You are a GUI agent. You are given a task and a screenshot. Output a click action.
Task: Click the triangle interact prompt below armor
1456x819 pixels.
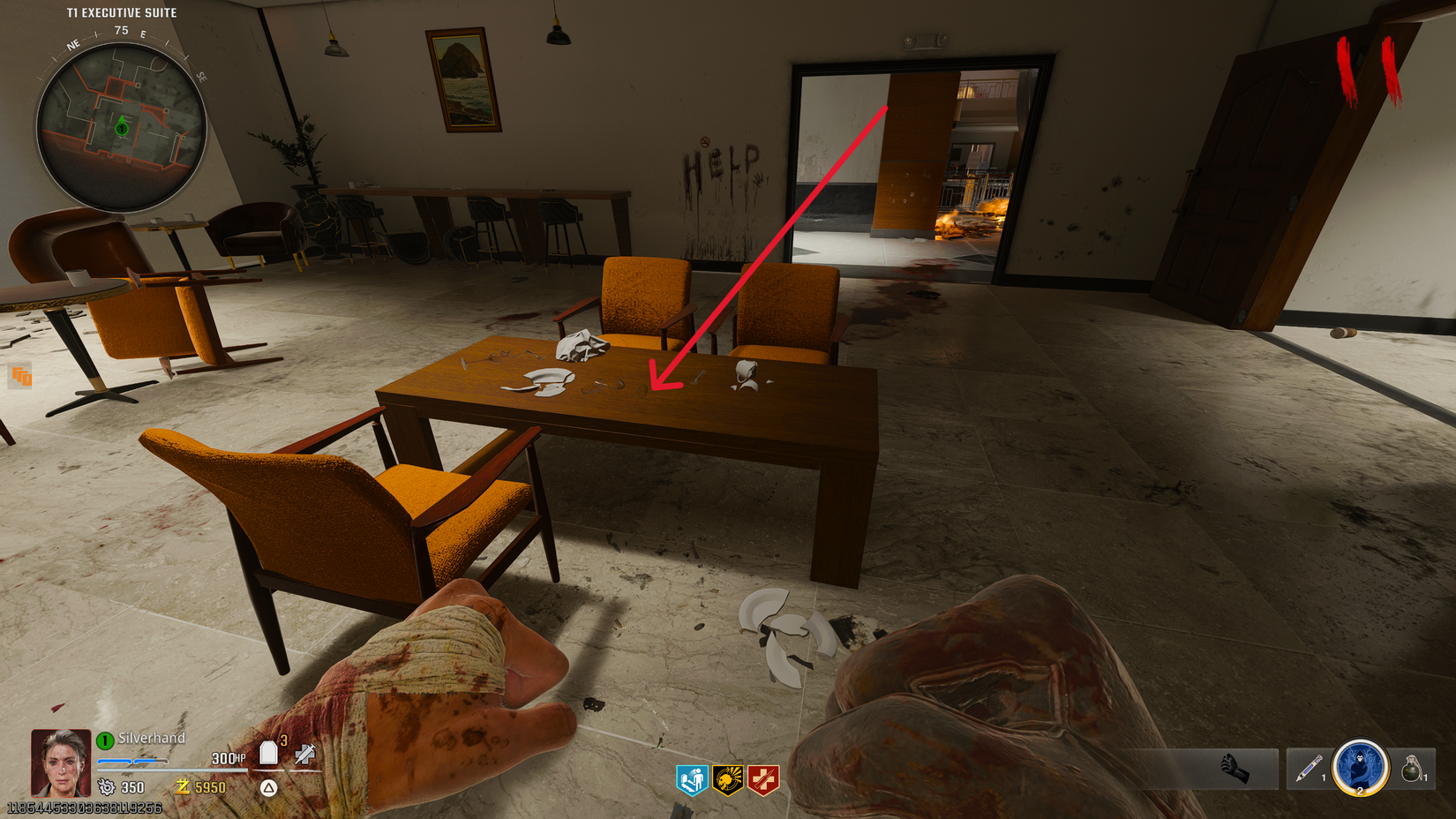click(x=268, y=788)
